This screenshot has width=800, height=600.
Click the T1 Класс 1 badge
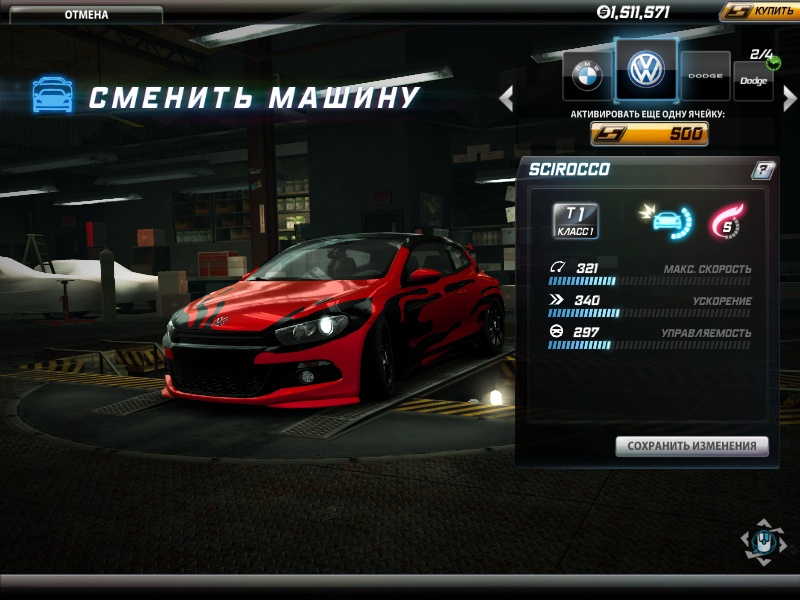(575, 220)
